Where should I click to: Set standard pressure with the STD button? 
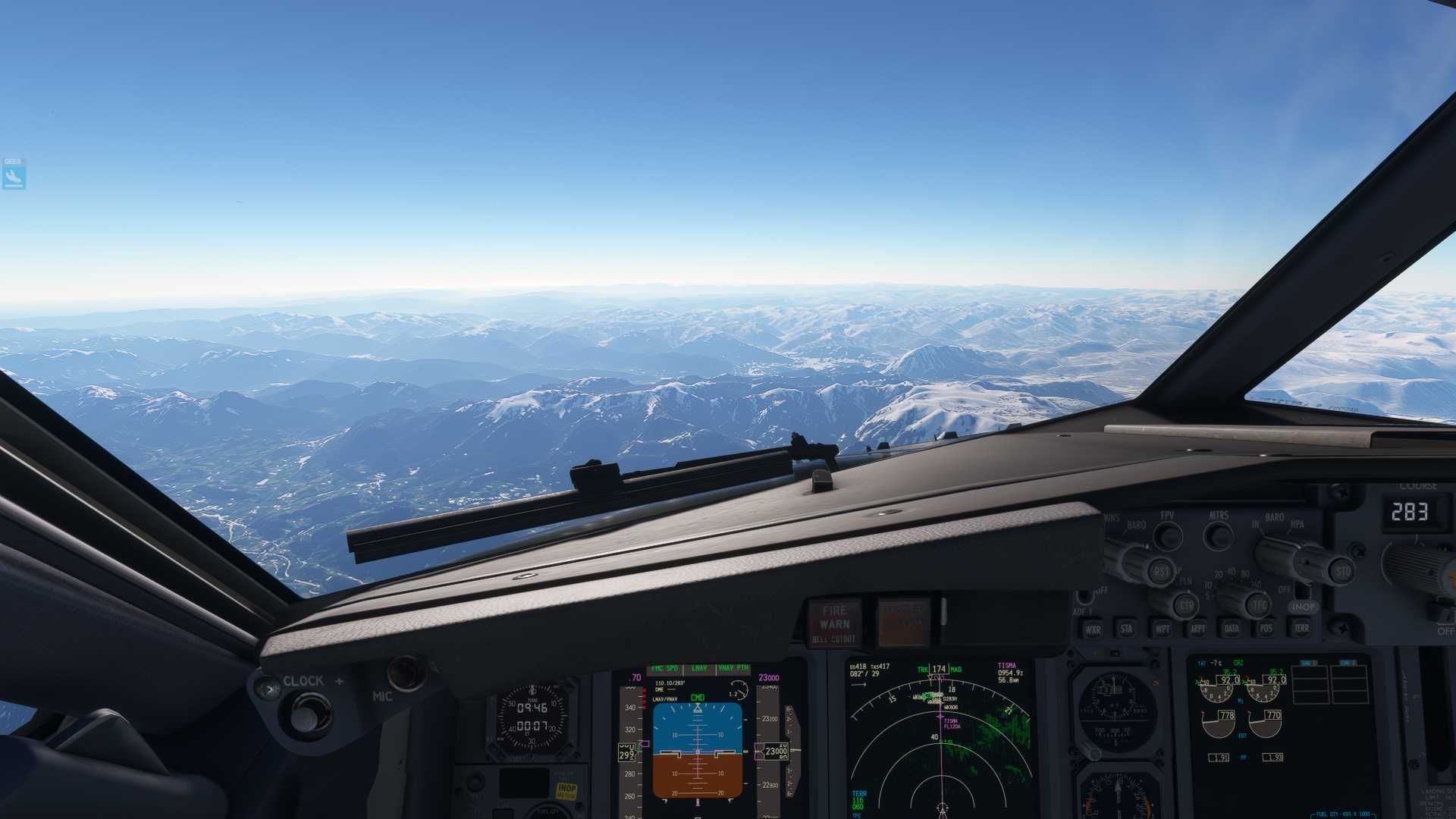(x=1342, y=571)
